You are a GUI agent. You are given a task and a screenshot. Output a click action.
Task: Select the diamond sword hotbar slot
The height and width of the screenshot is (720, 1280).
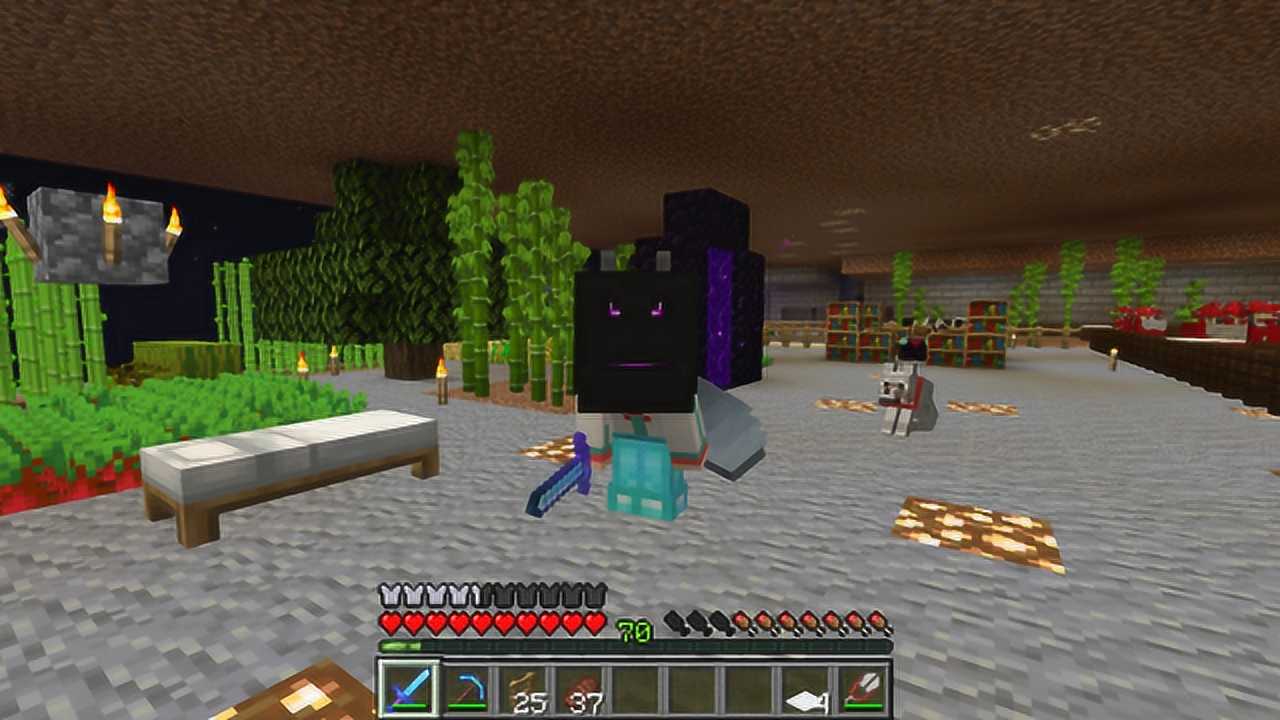click(x=407, y=688)
